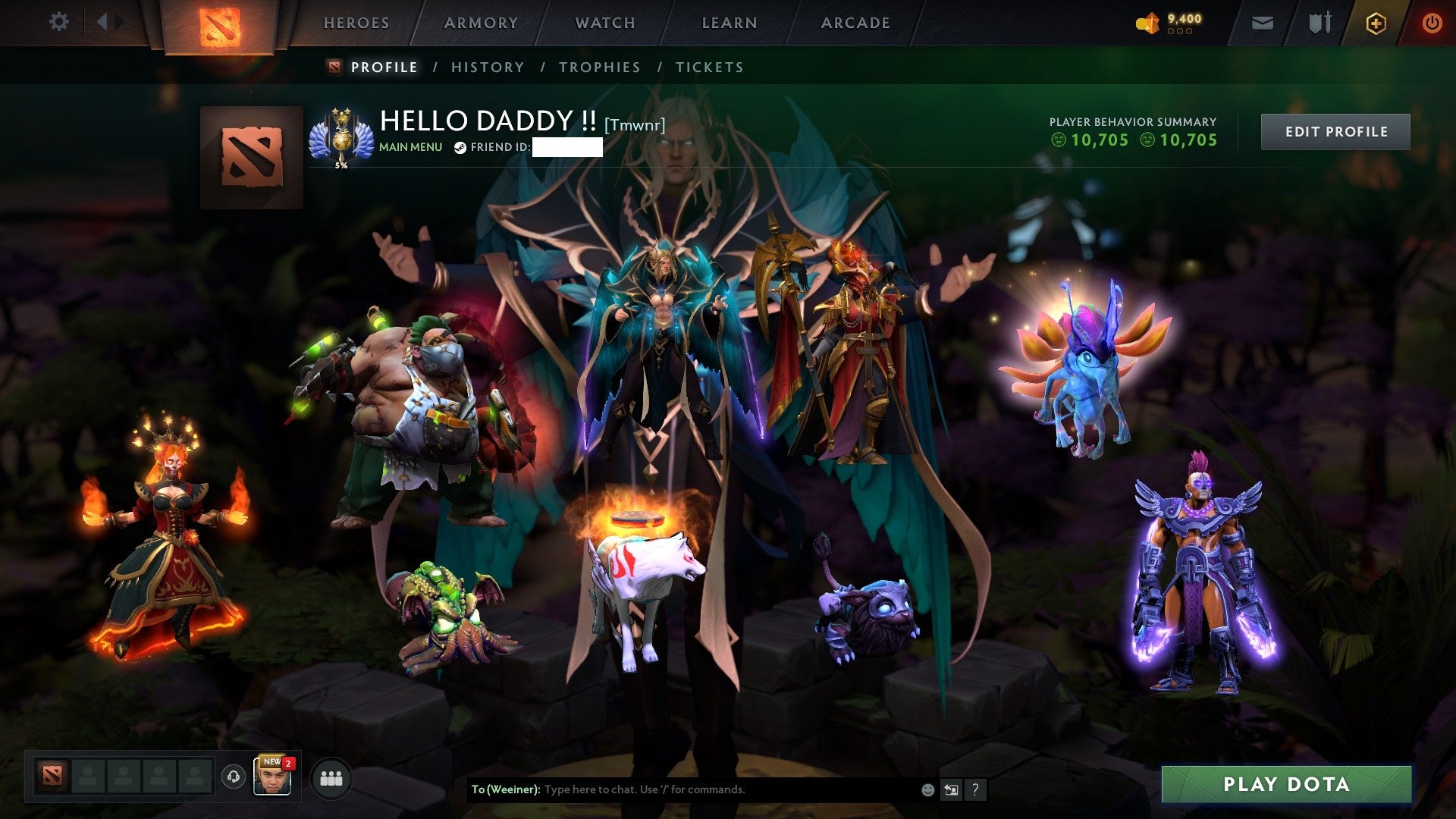This screenshot has width=1456, height=819.
Task: Click the Dota 2 logo dashboard icon
Action: (220, 24)
